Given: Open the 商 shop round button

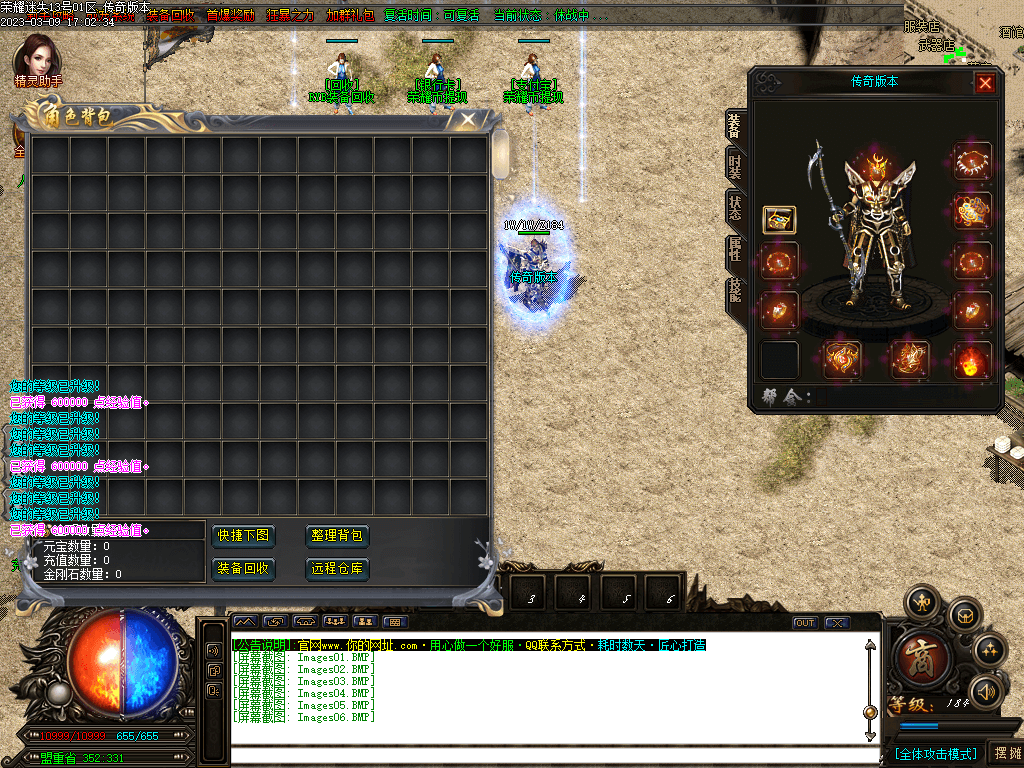Looking at the screenshot, I should pyautogui.click(x=916, y=655).
